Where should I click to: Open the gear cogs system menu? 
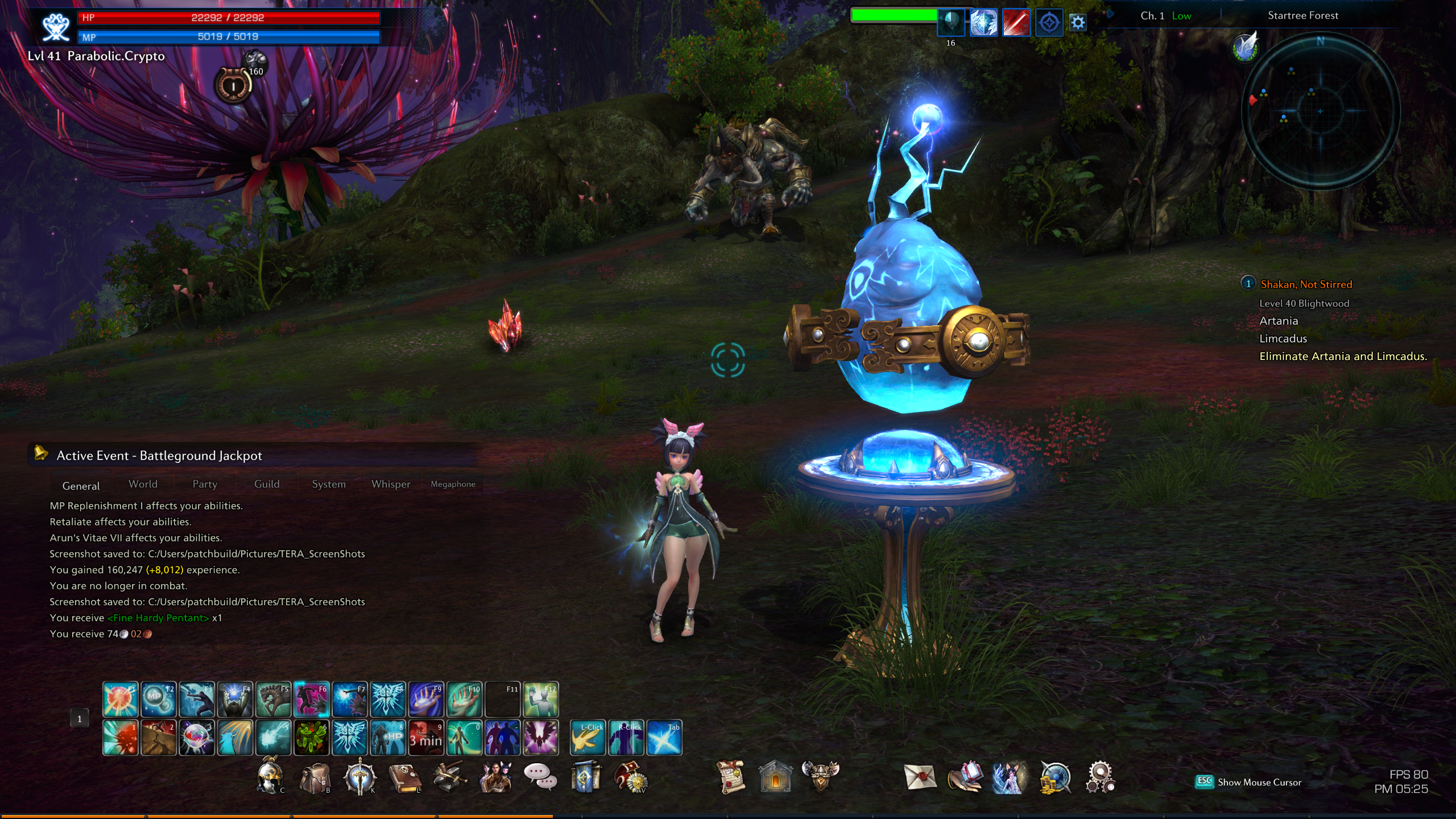[1100, 777]
